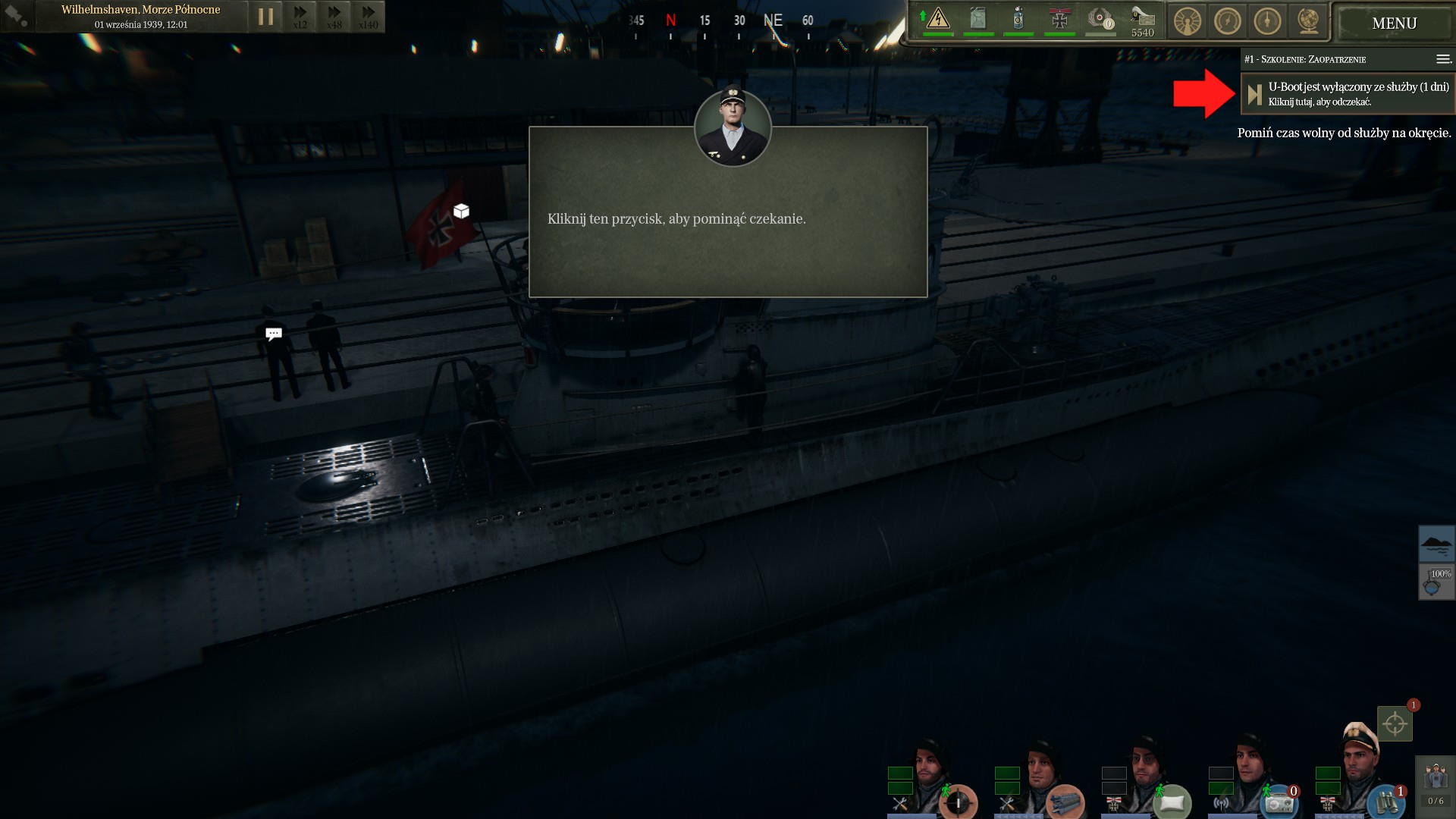Image resolution: width=1456 pixels, height=819 pixels.
Task: Click the Iron Cross reputation icon
Action: click(x=1059, y=19)
